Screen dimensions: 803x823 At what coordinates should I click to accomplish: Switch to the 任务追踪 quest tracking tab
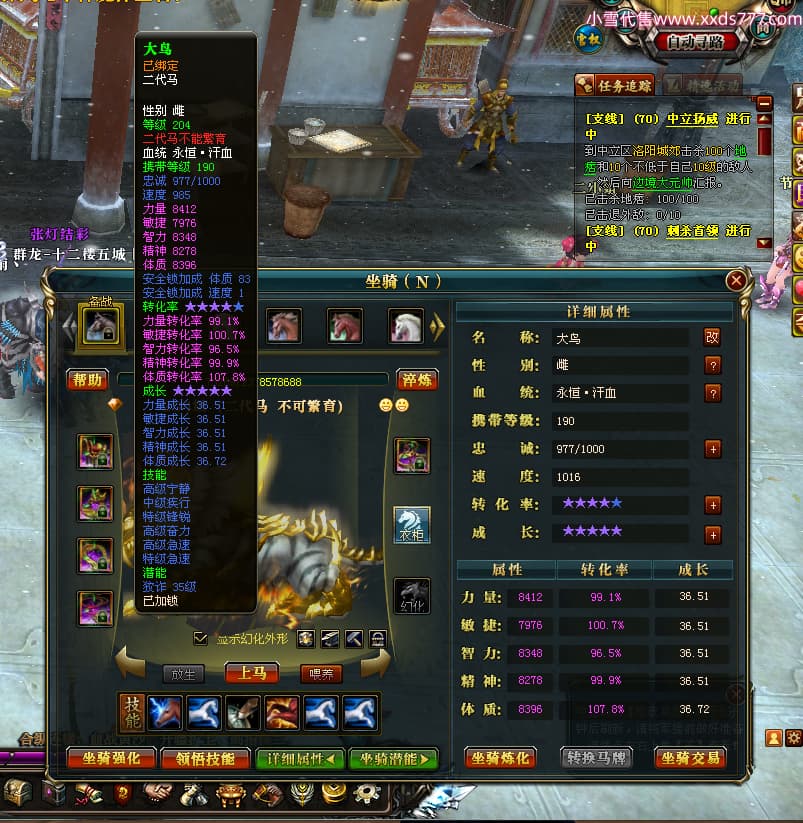(617, 86)
